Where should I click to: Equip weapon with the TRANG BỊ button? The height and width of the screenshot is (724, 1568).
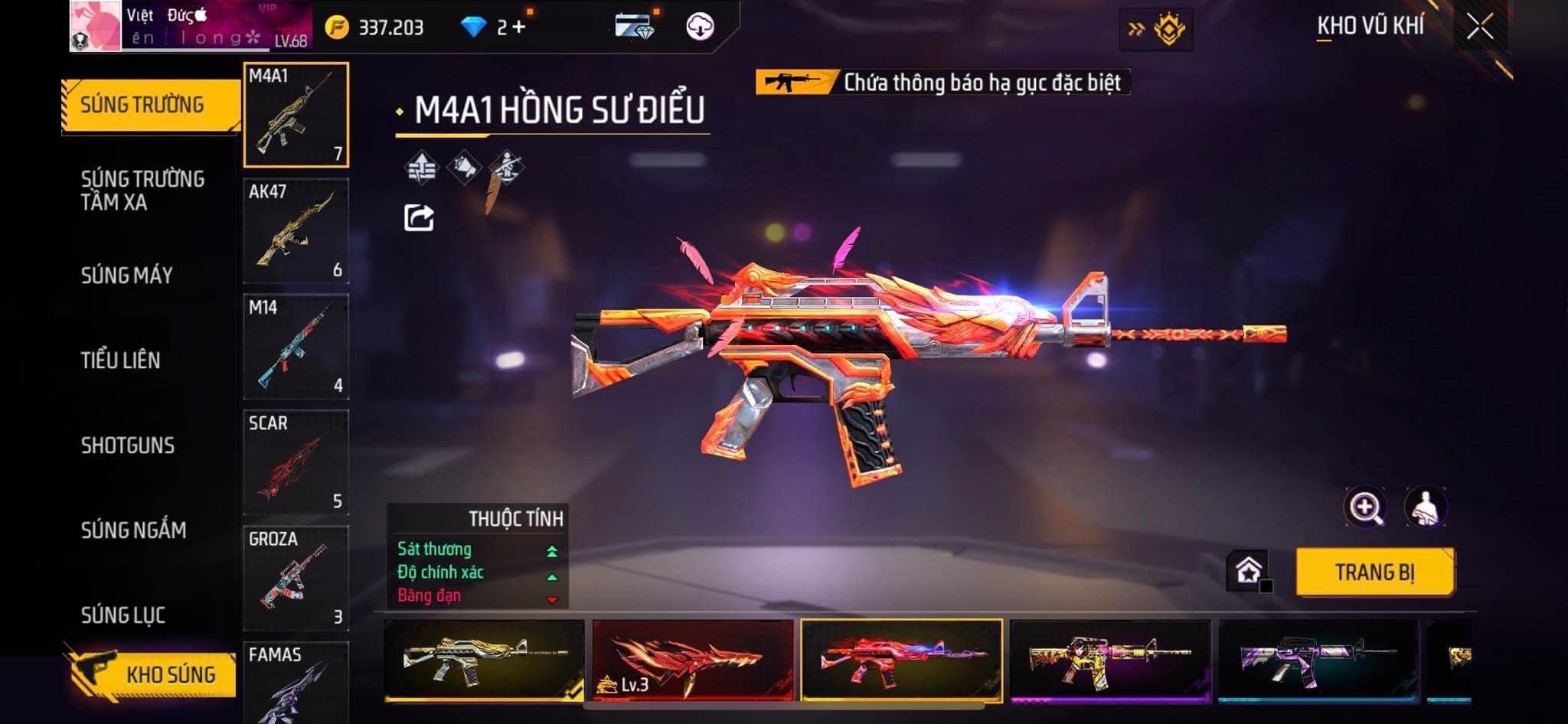point(1375,572)
